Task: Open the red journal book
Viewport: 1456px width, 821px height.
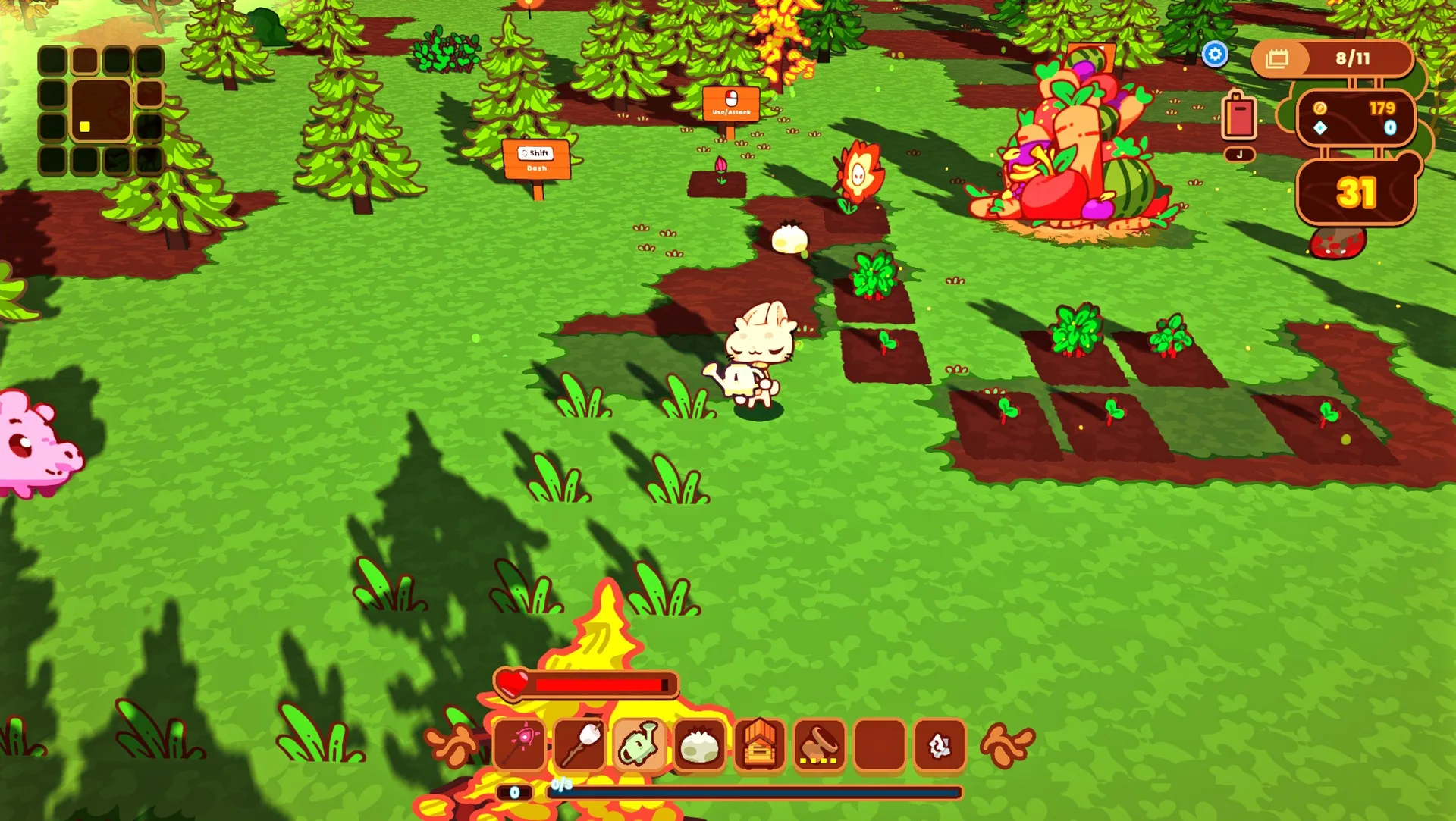Action: [1239, 118]
